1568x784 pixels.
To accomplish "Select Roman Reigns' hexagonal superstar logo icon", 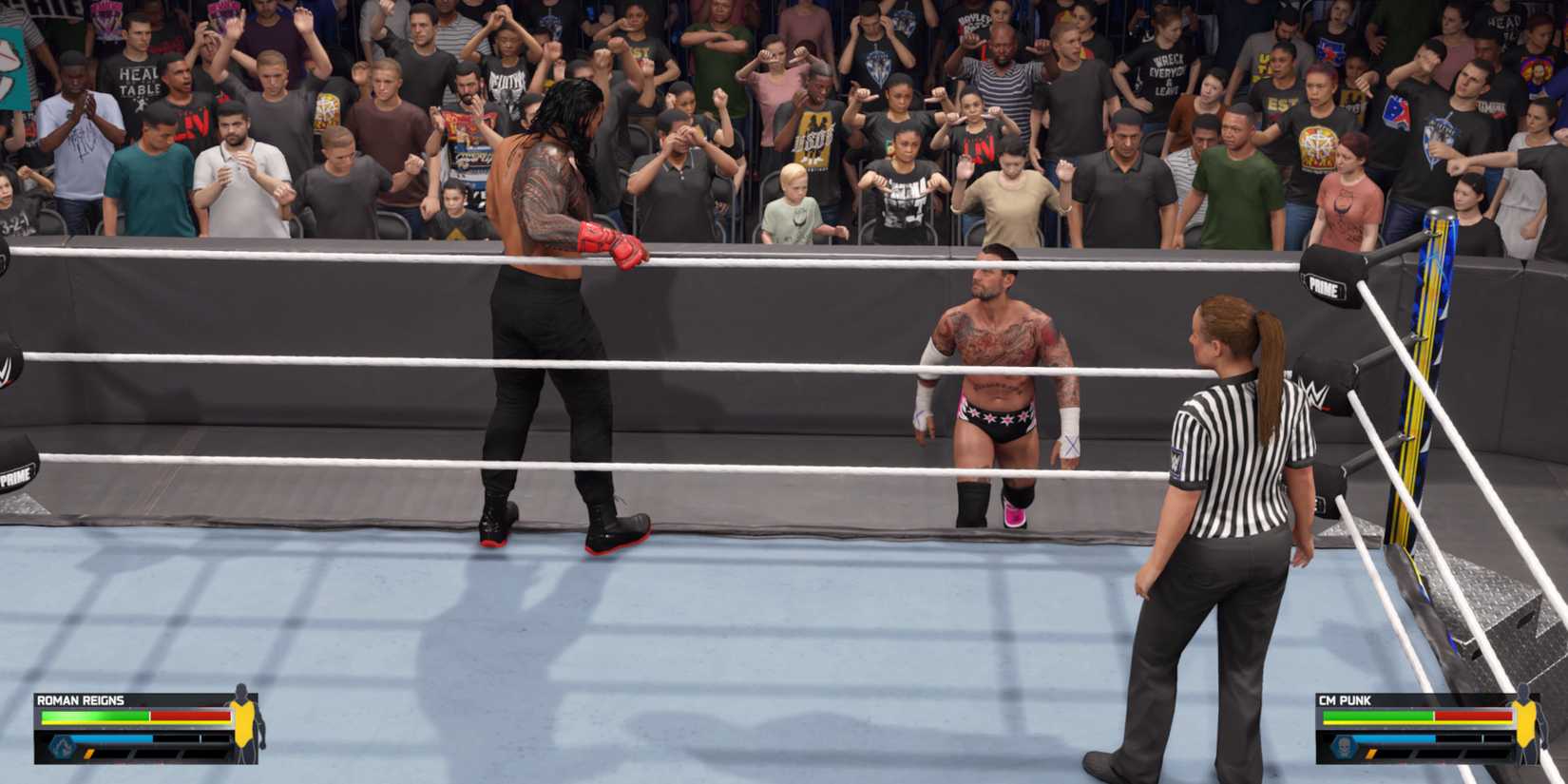I will click(62, 745).
